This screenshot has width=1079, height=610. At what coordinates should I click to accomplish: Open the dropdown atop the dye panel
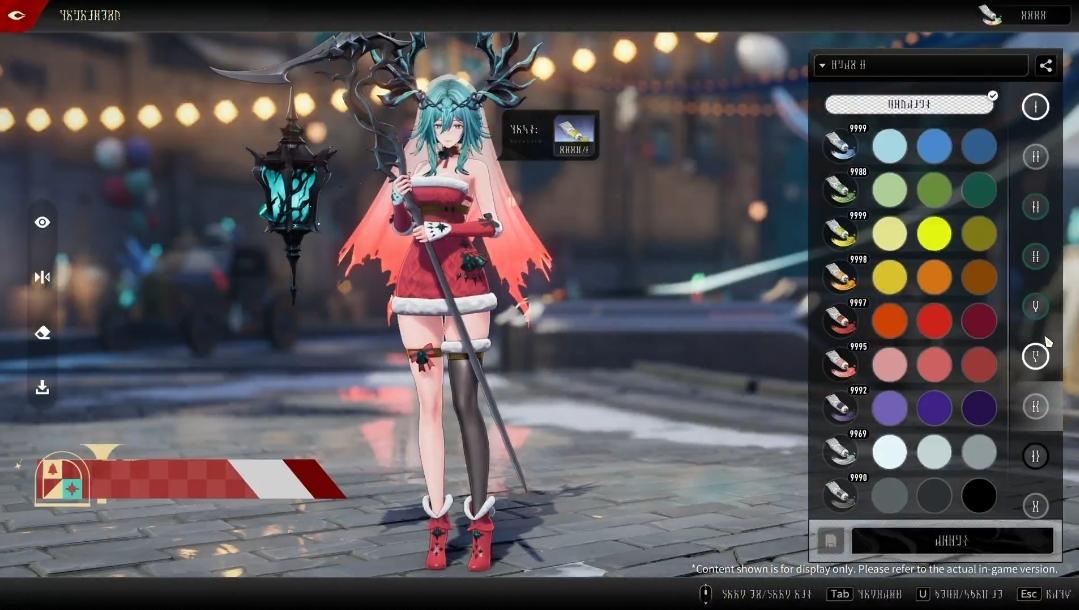click(920, 66)
